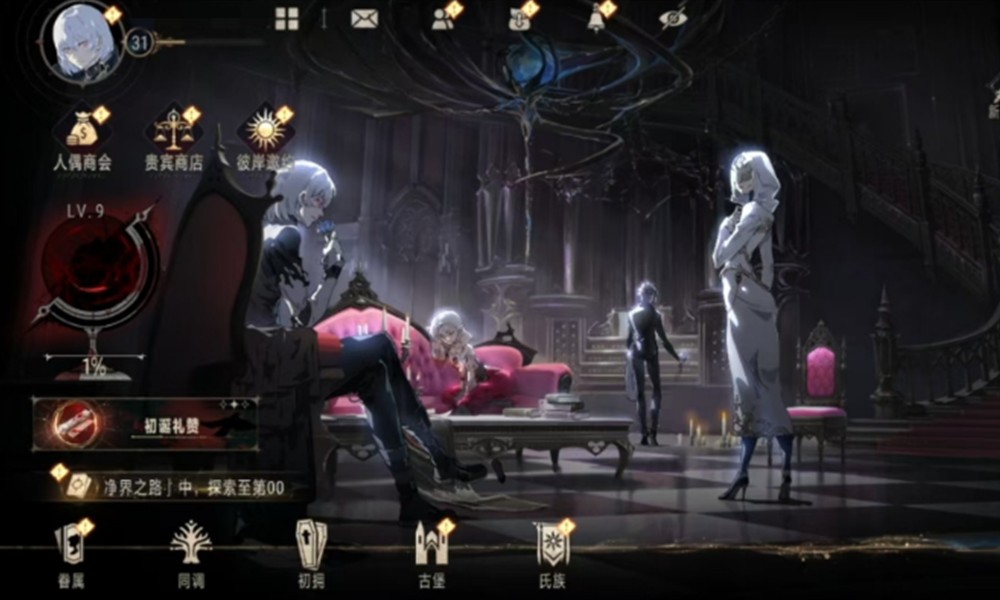Toggle the eye hide-interface icon
Image resolution: width=1000 pixels, height=600 pixels.
click(672, 19)
